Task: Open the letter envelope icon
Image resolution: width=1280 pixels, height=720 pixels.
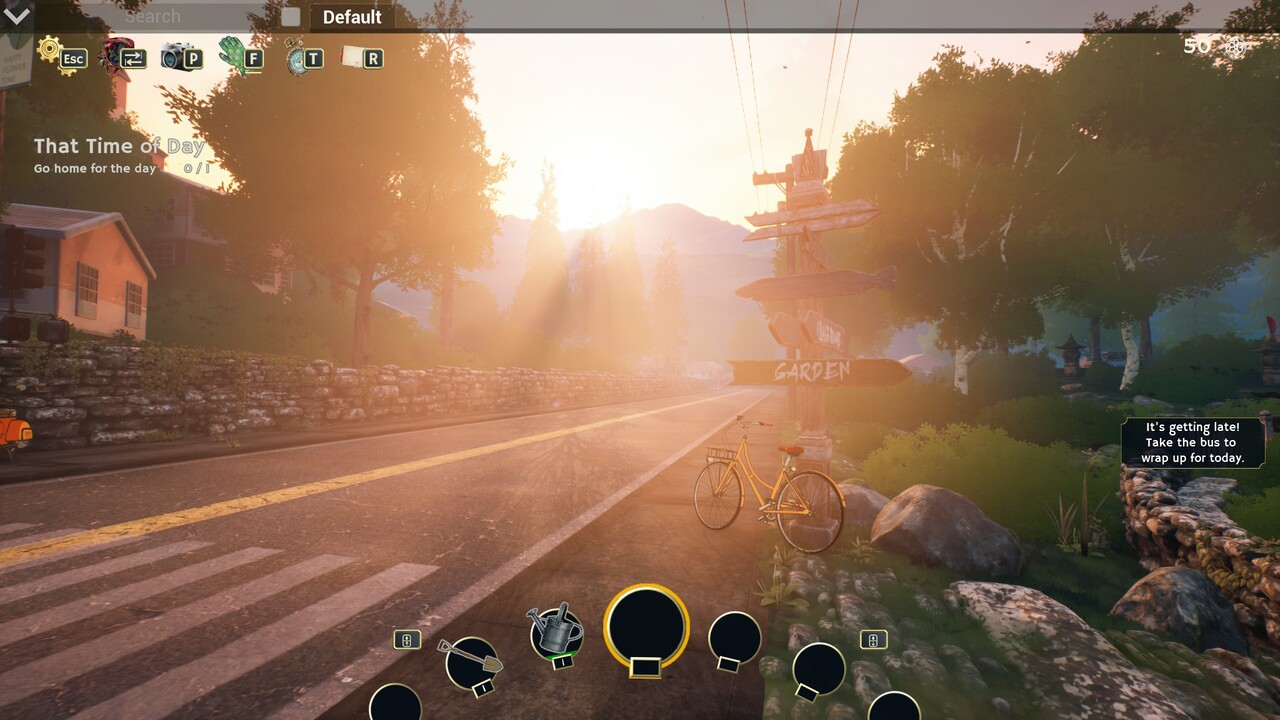Action: (354, 57)
